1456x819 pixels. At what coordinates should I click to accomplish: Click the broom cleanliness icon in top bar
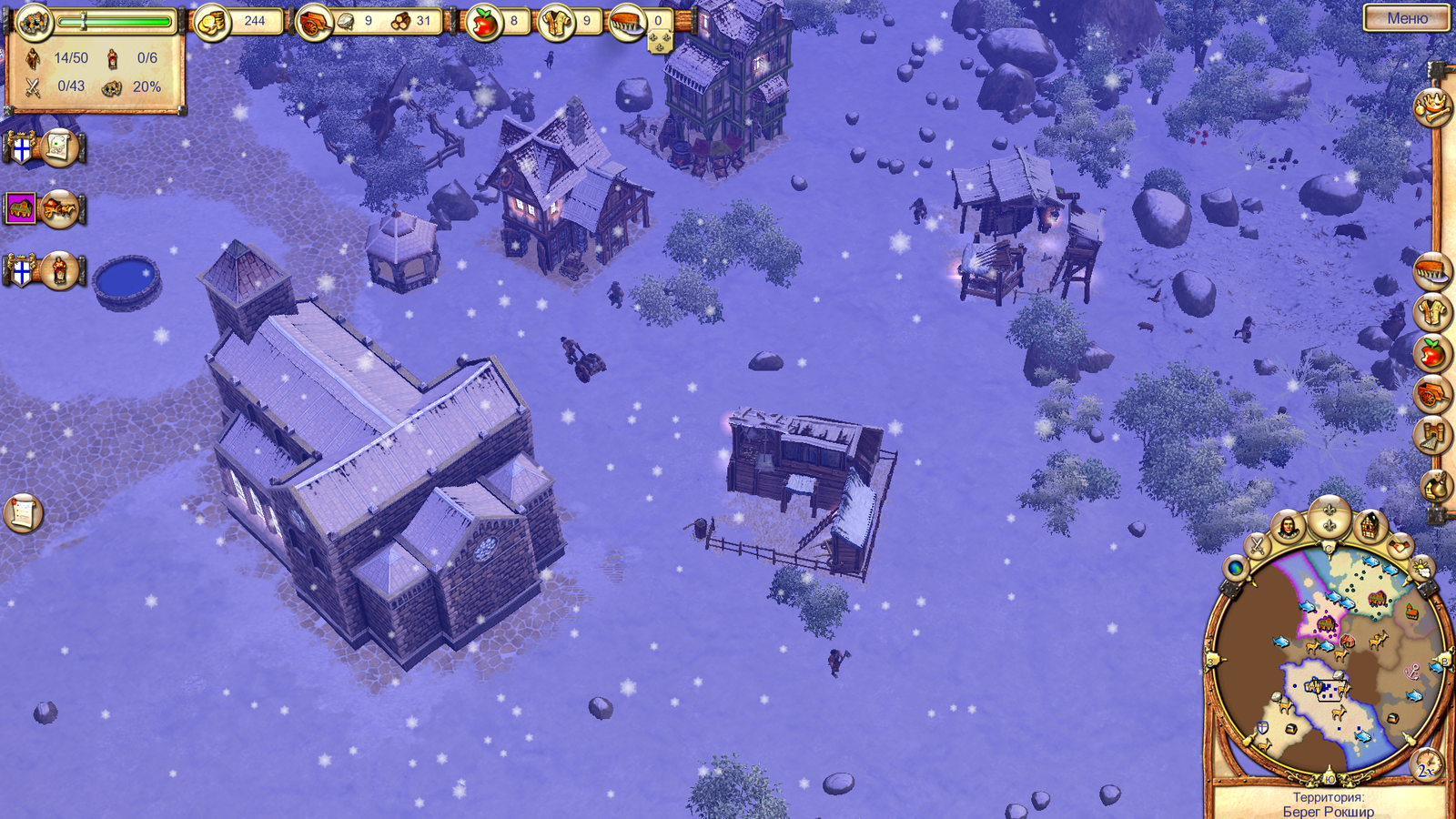(x=627, y=22)
